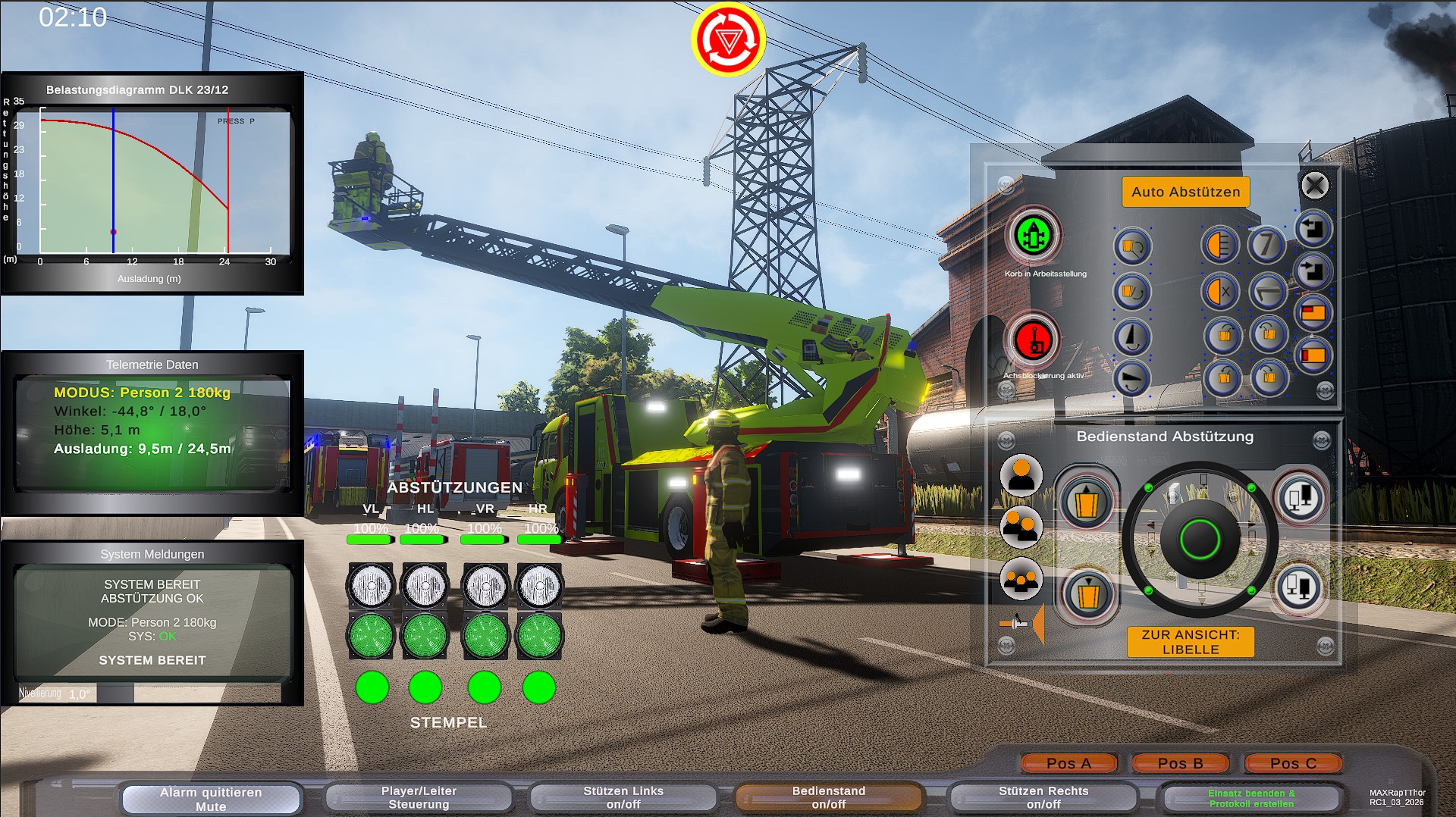Turn on the floodlights icon
This screenshot has width=1456, height=817.
1221,244
